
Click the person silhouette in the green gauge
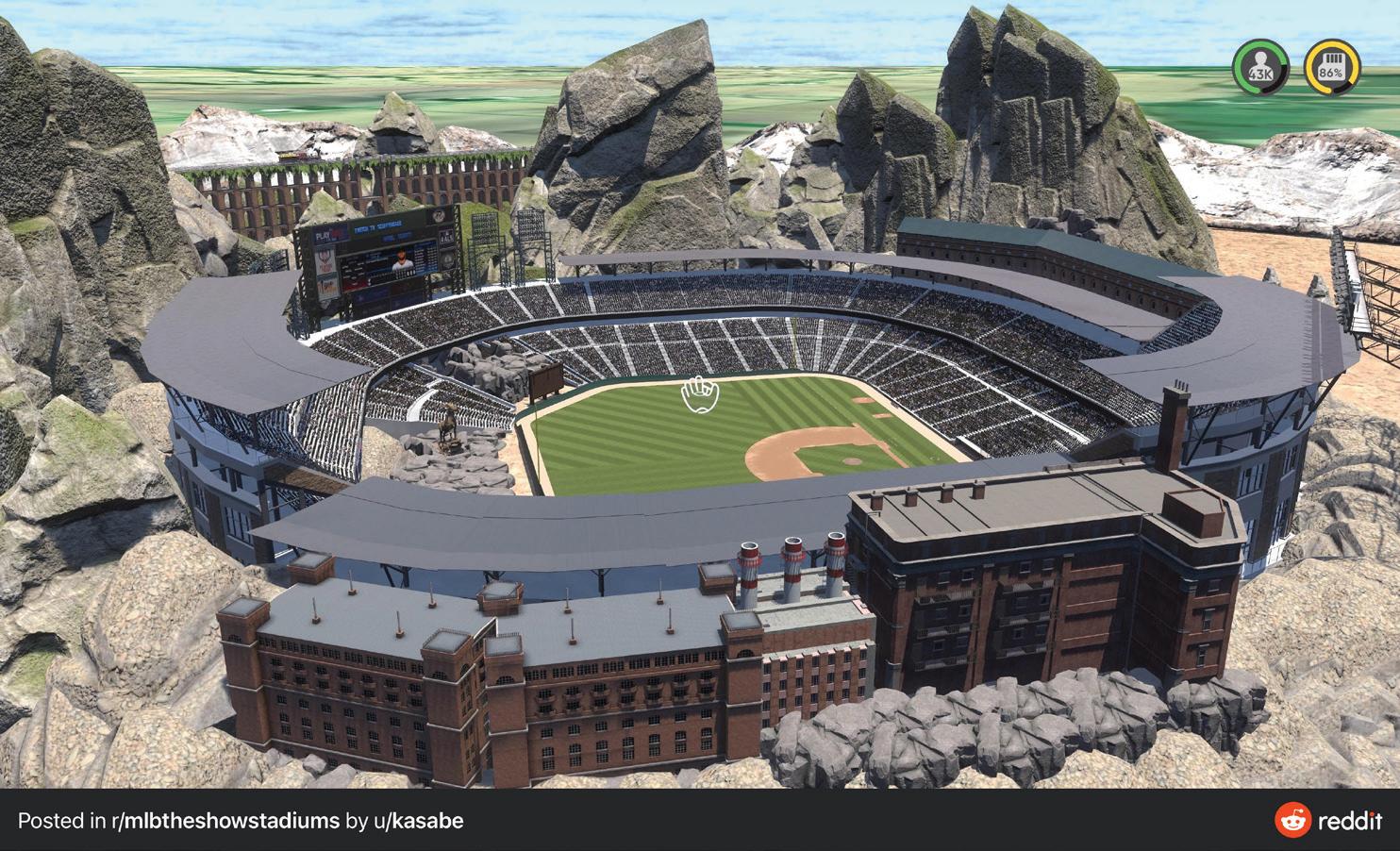1260,60
